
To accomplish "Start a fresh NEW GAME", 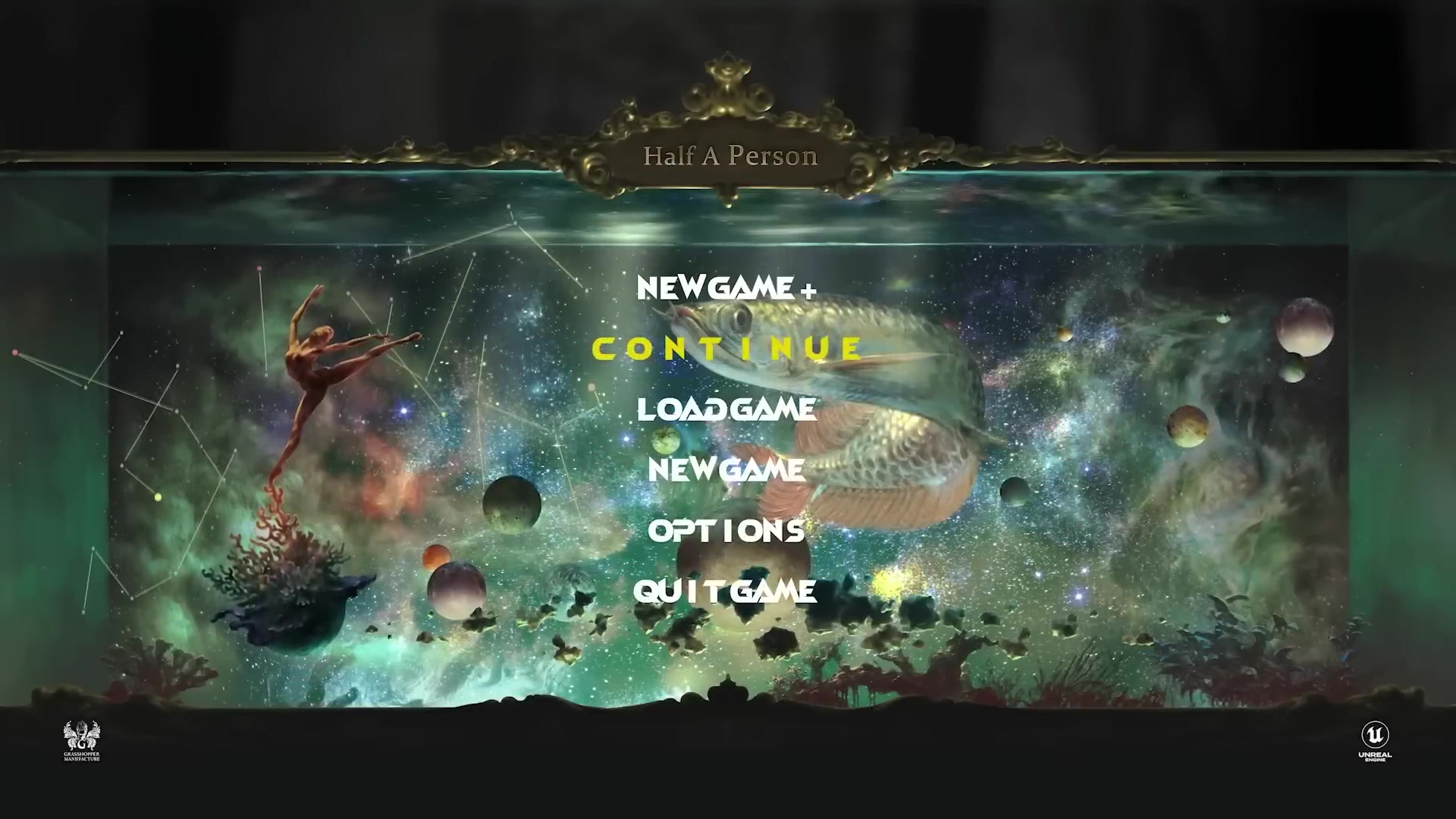I will pyautogui.click(x=726, y=469).
